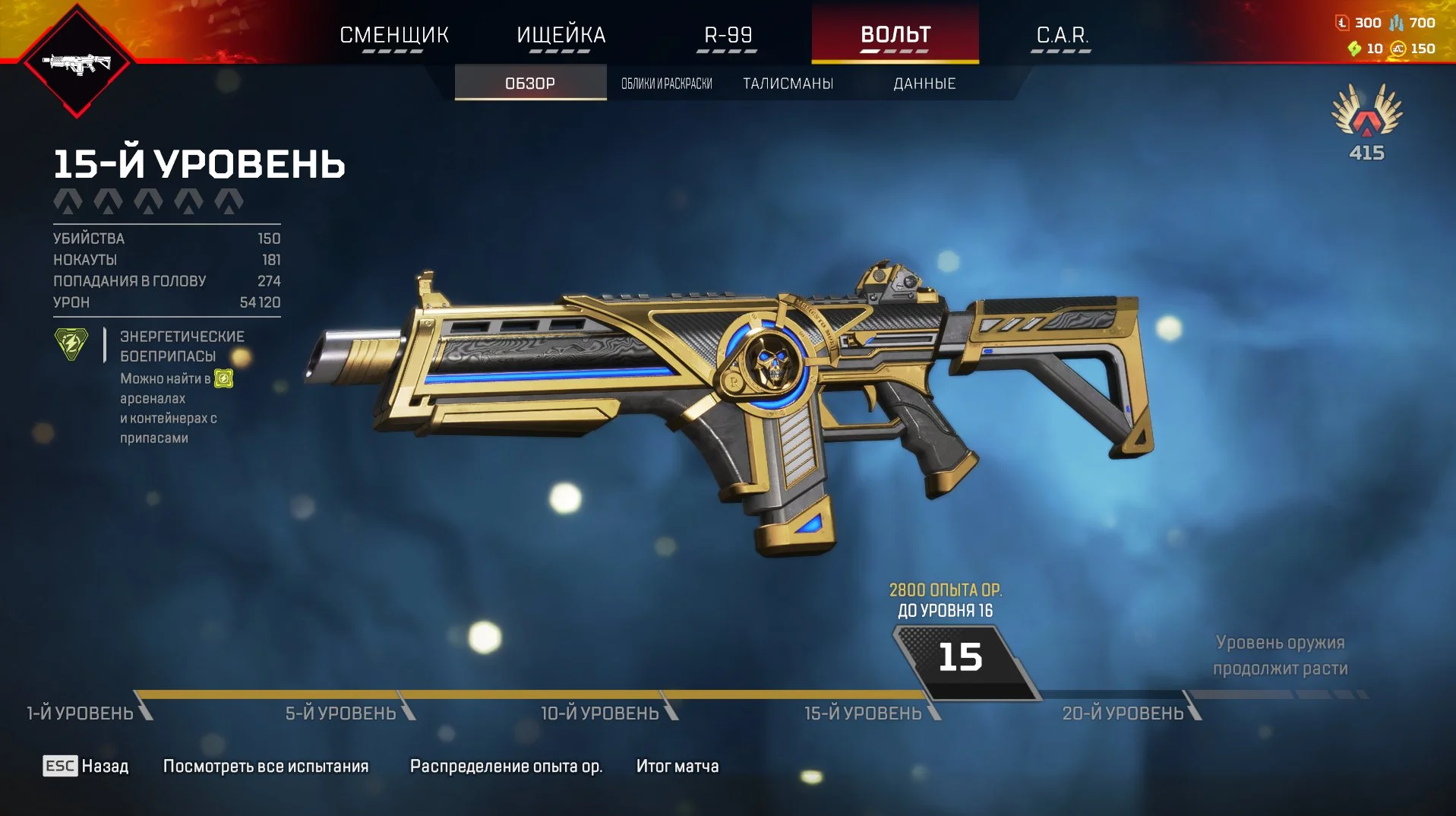Viewport: 1456px width, 816px height.
Task: Go back with the Назад button
Action: pyautogui.click(x=86, y=766)
